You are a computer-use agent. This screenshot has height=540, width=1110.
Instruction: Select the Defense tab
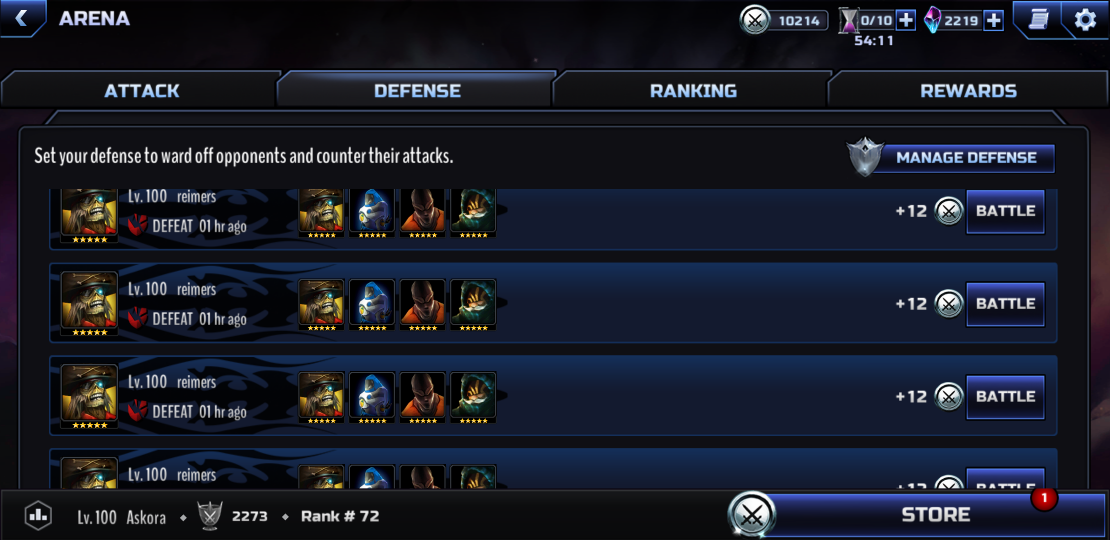tap(417, 91)
